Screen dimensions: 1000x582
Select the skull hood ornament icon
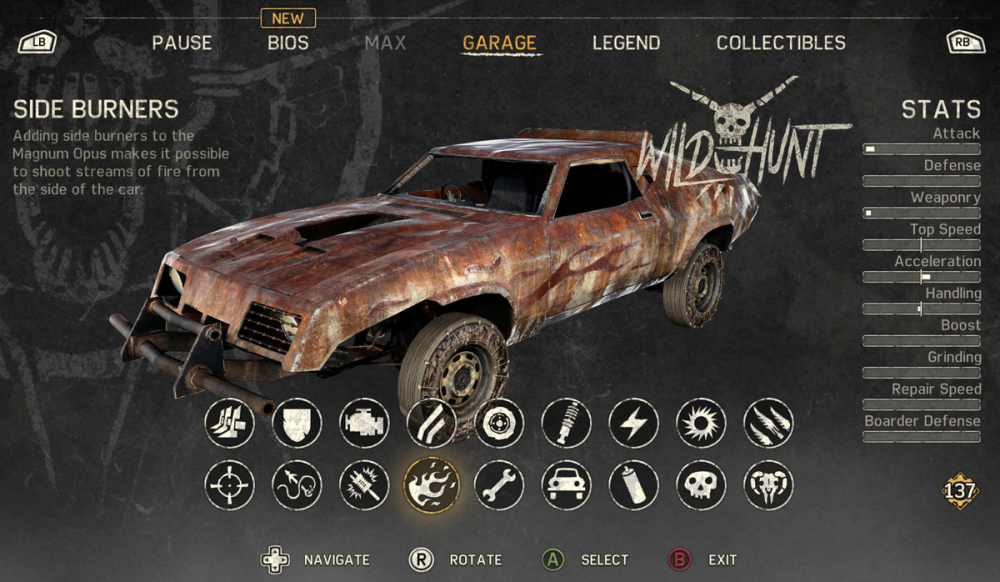pyautogui.click(x=701, y=486)
